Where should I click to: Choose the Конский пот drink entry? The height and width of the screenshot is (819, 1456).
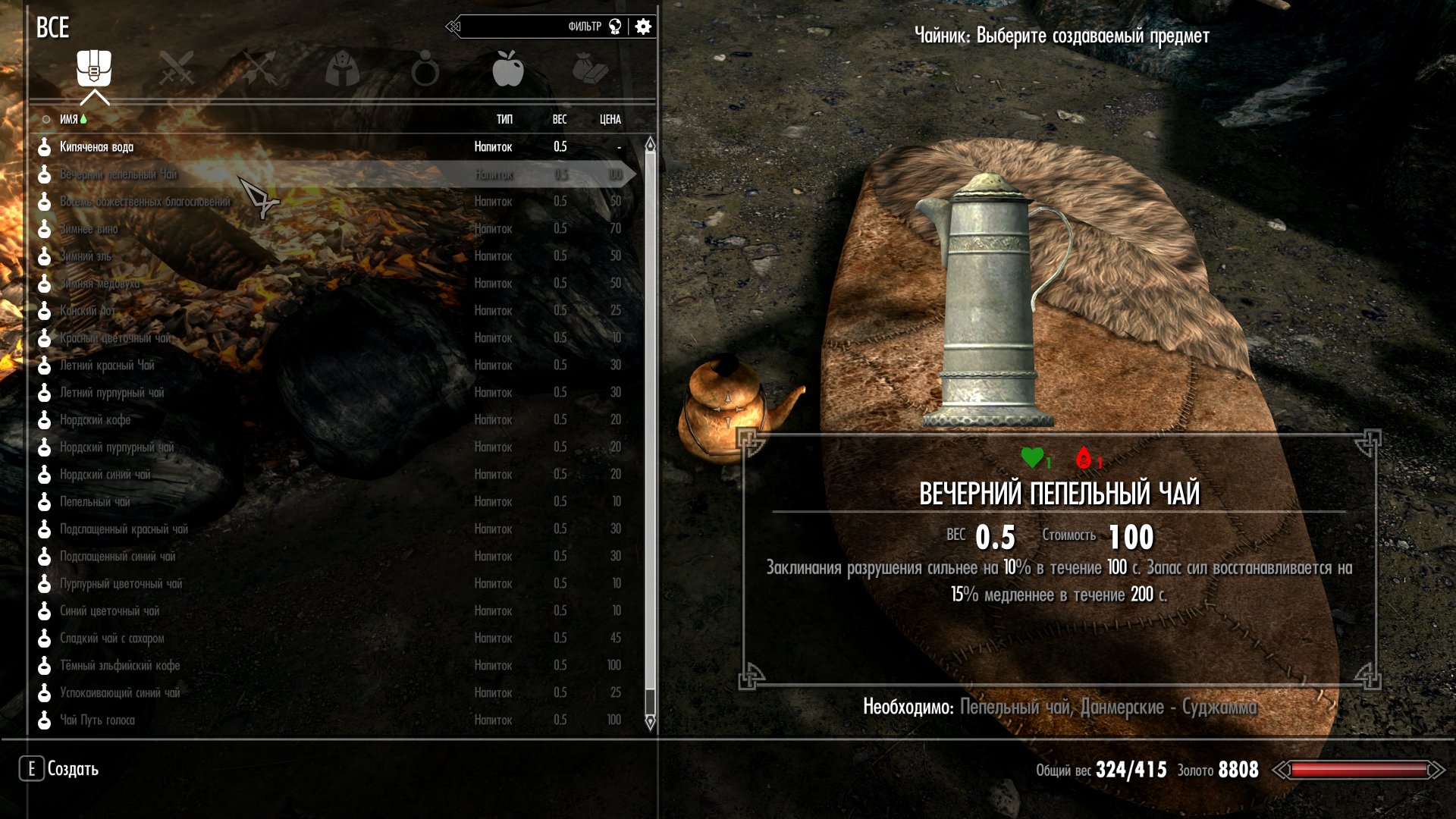point(88,311)
